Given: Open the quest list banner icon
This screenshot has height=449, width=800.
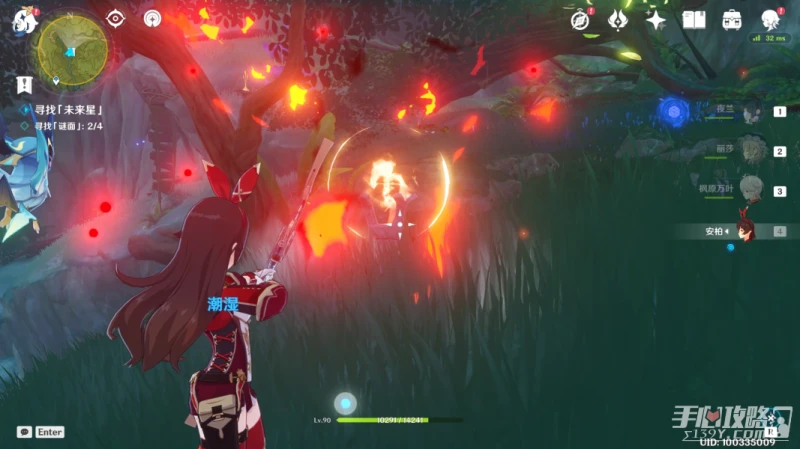Looking at the screenshot, I should (x=24, y=85).
